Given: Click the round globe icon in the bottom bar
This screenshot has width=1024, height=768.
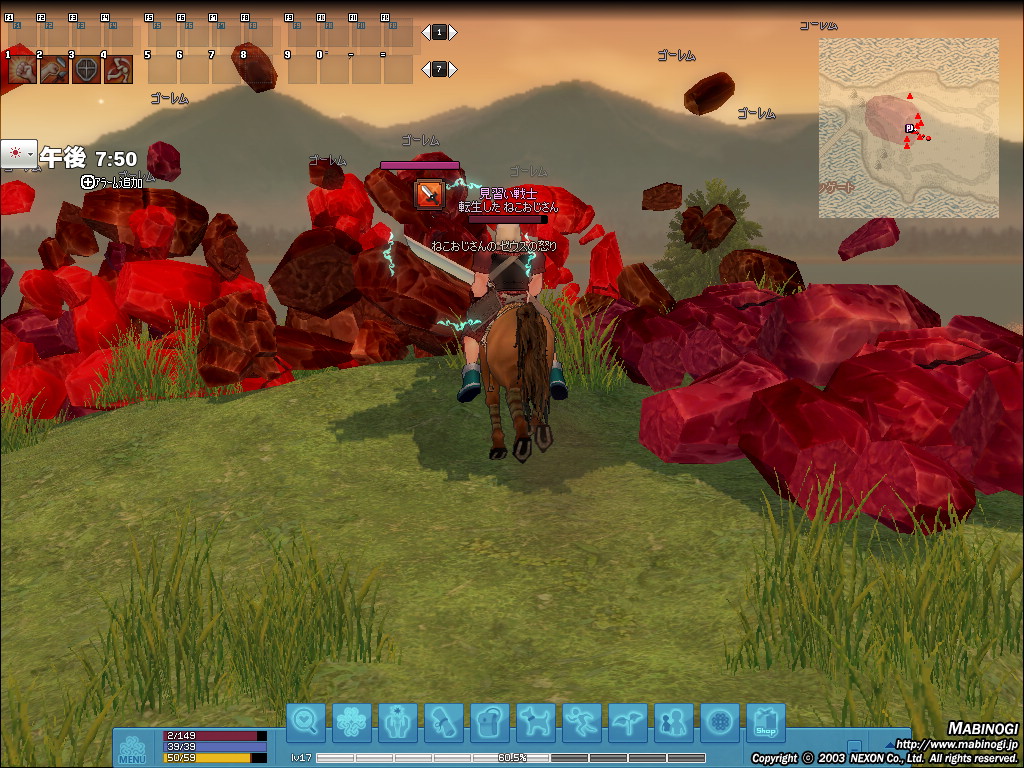Looking at the screenshot, I should click(720, 722).
